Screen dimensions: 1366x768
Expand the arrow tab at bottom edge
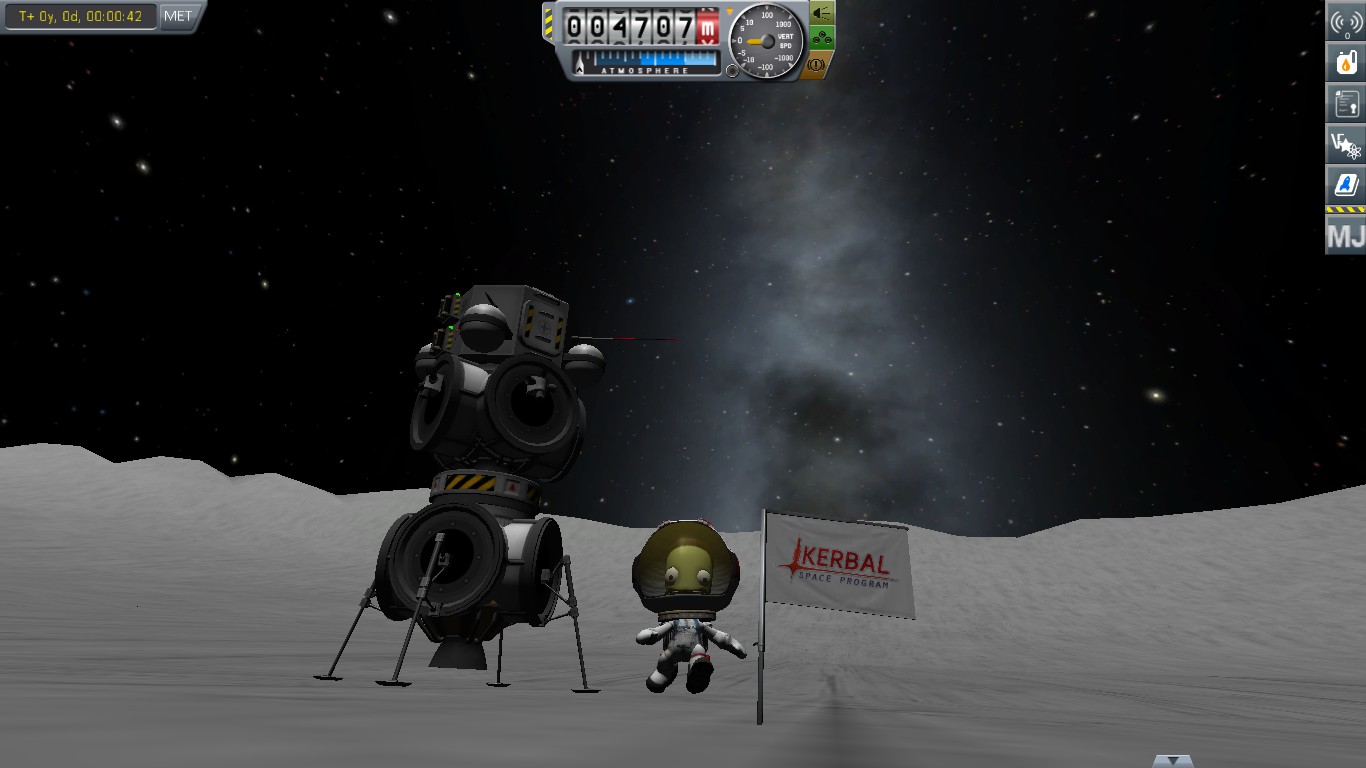pyautogui.click(x=1172, y=761)
